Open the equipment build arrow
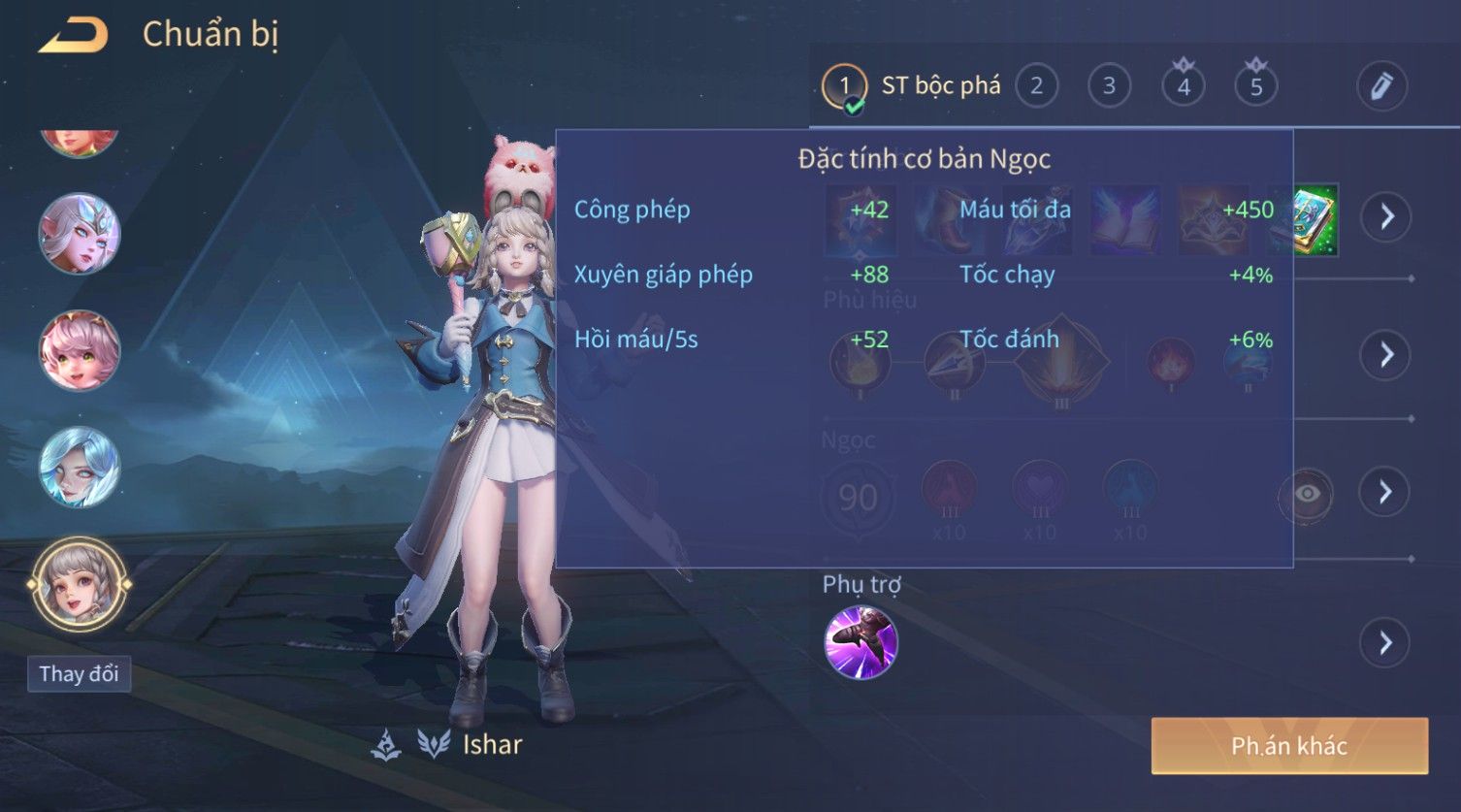The width and height of the screenshot is (1461, 812). (1386, 216)
